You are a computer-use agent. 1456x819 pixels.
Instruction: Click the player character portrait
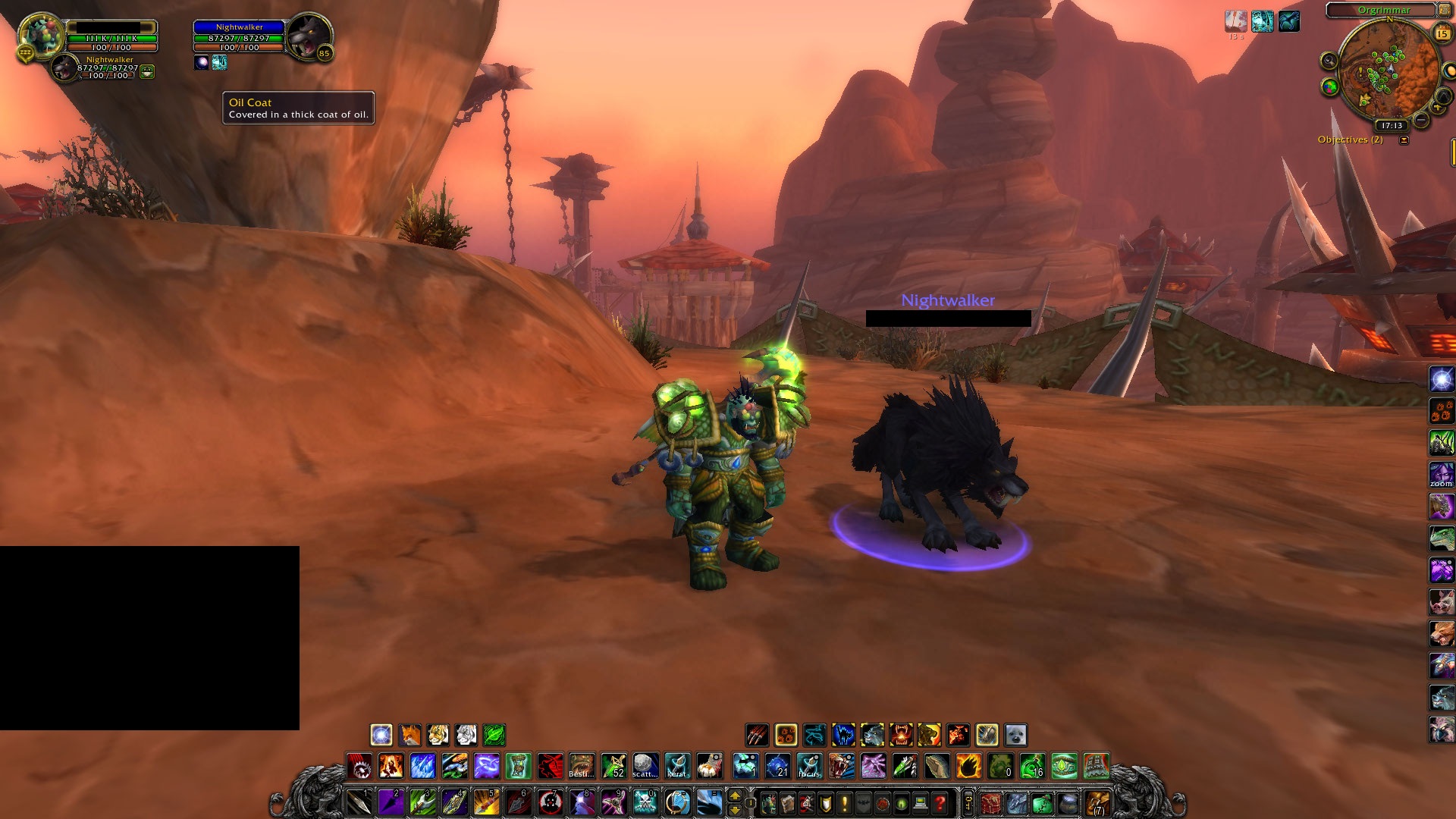tap(41, 36)
